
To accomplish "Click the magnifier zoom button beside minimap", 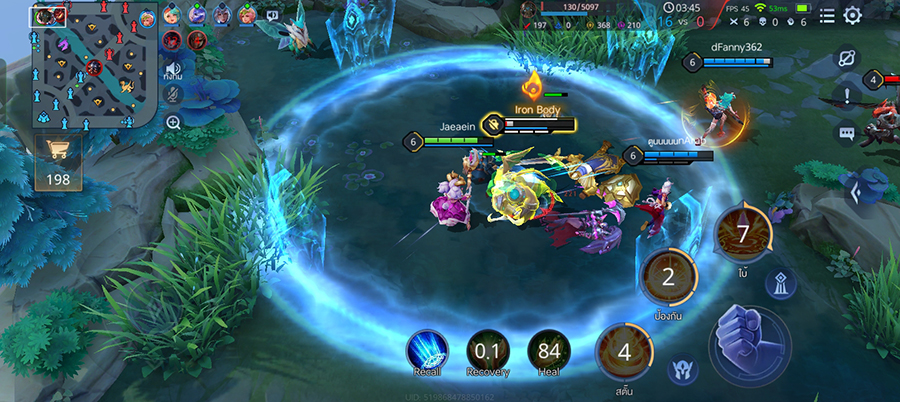I will pos(173,123).
